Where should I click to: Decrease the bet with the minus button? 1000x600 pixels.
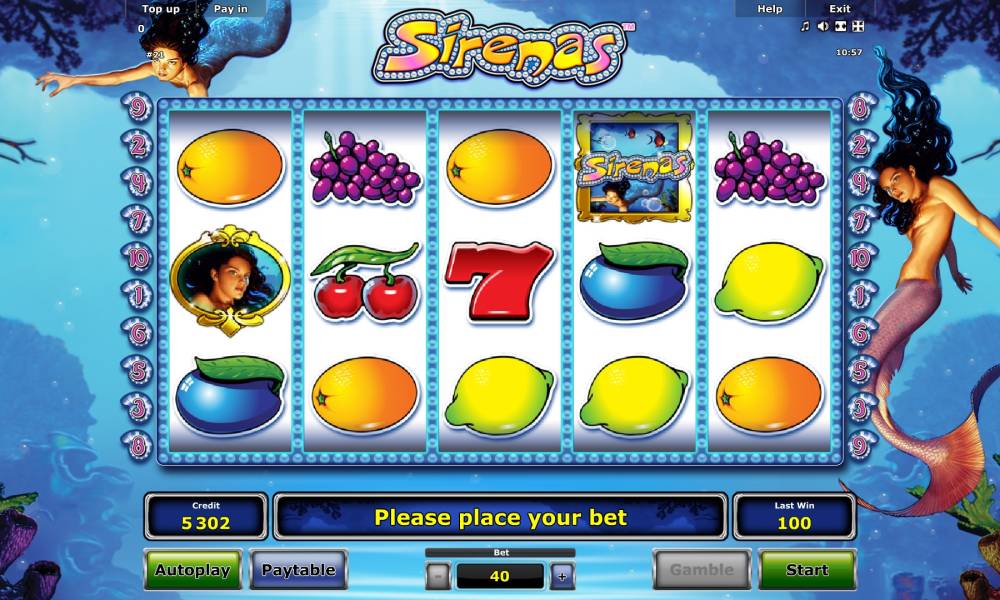[x=438, y=576]
